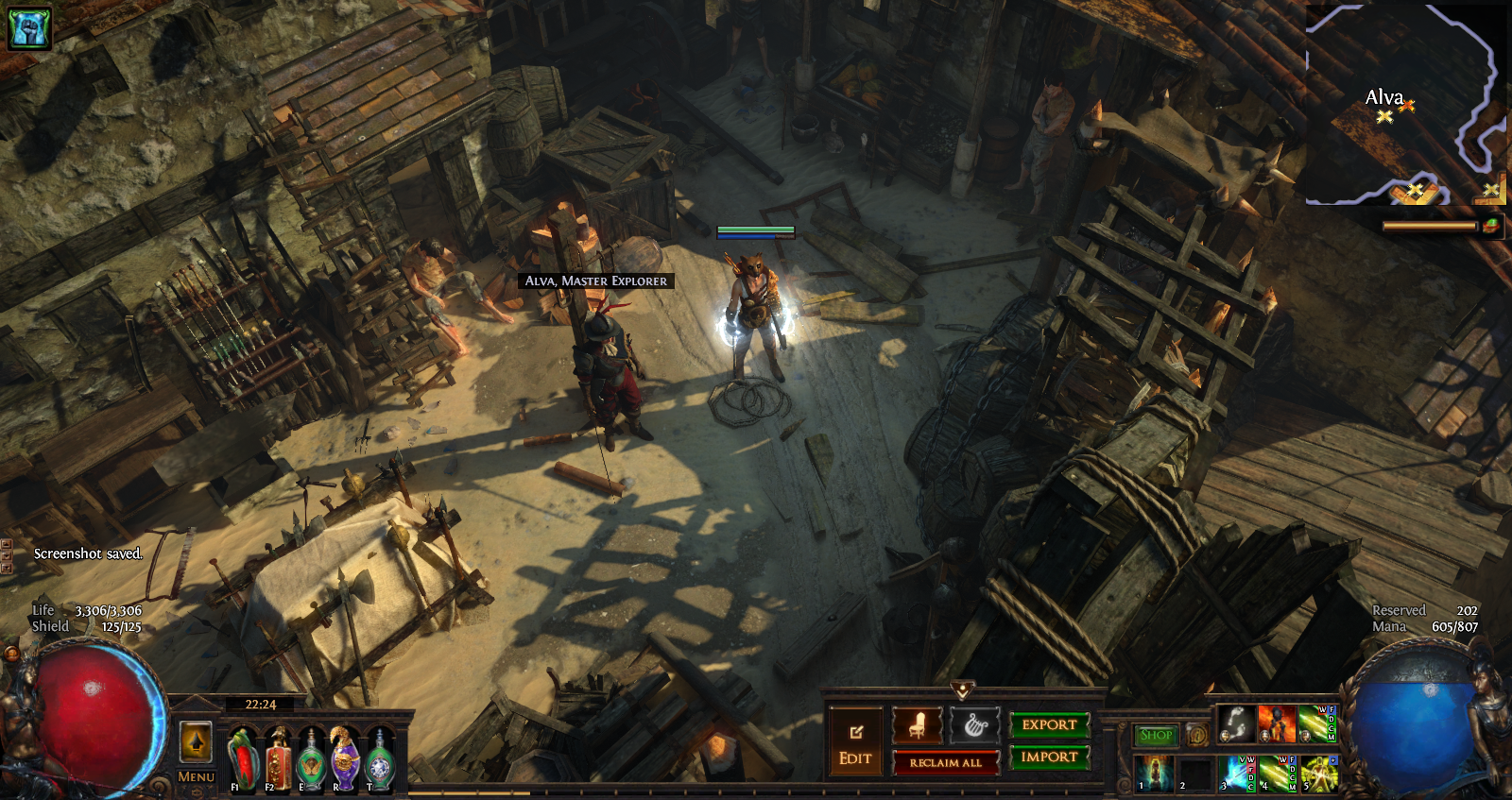This screenshot has width=1512, height=800.
Task: Import a hideout layout
Action: click(x=1049, y=757)
